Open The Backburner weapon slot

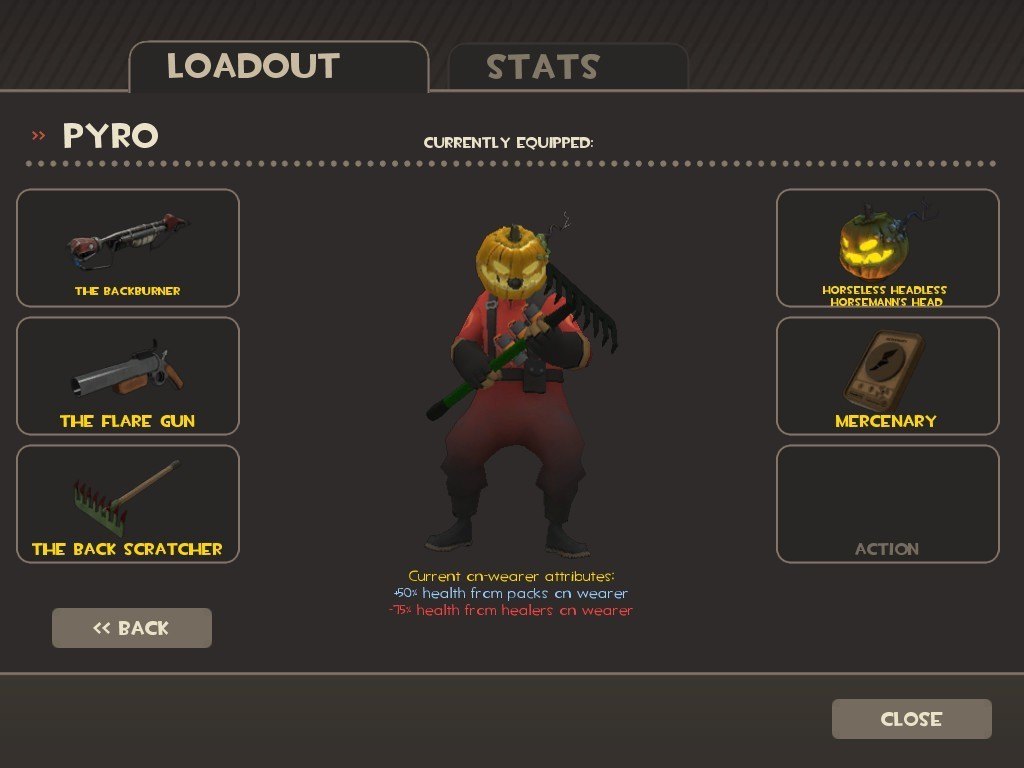pyautogui.click(x=128, y=248)
